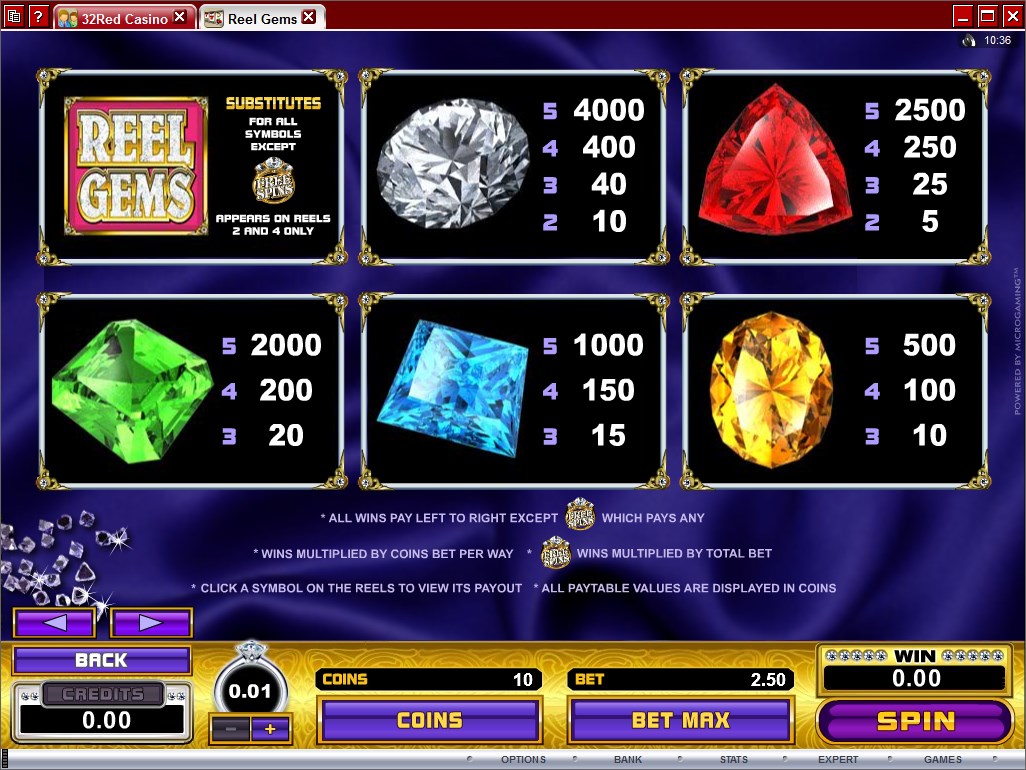Go BACK to the reels
The height and width of the screenshot is (770, 1026).
(101, 660)
